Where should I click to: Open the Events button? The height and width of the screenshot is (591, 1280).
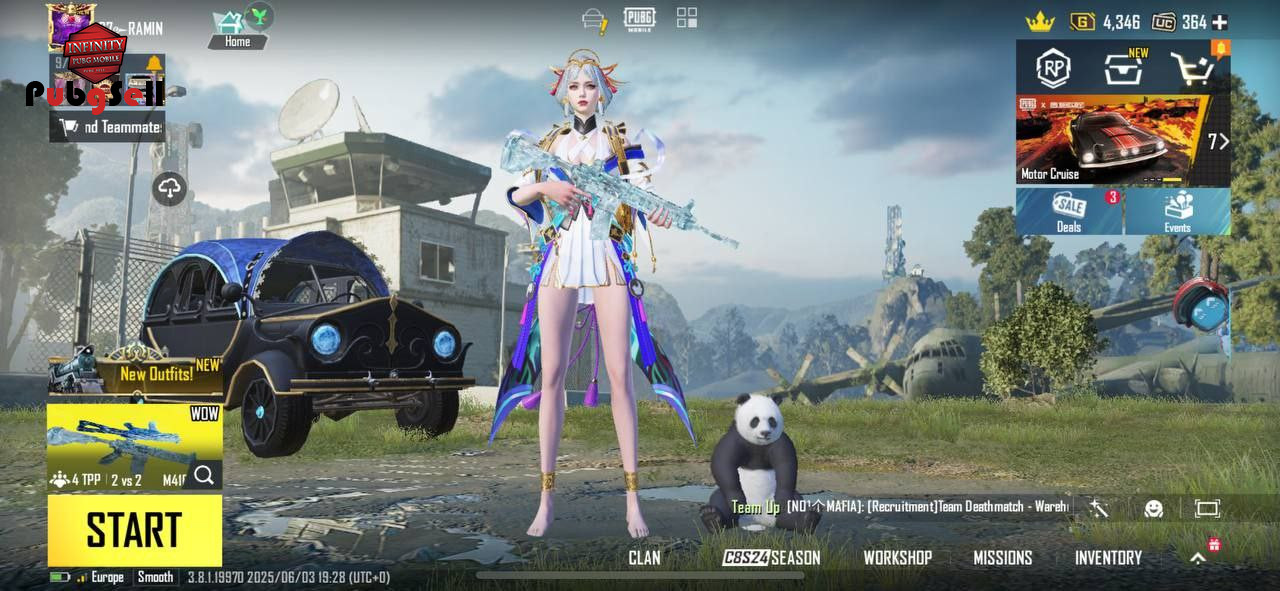point(1178,211)
